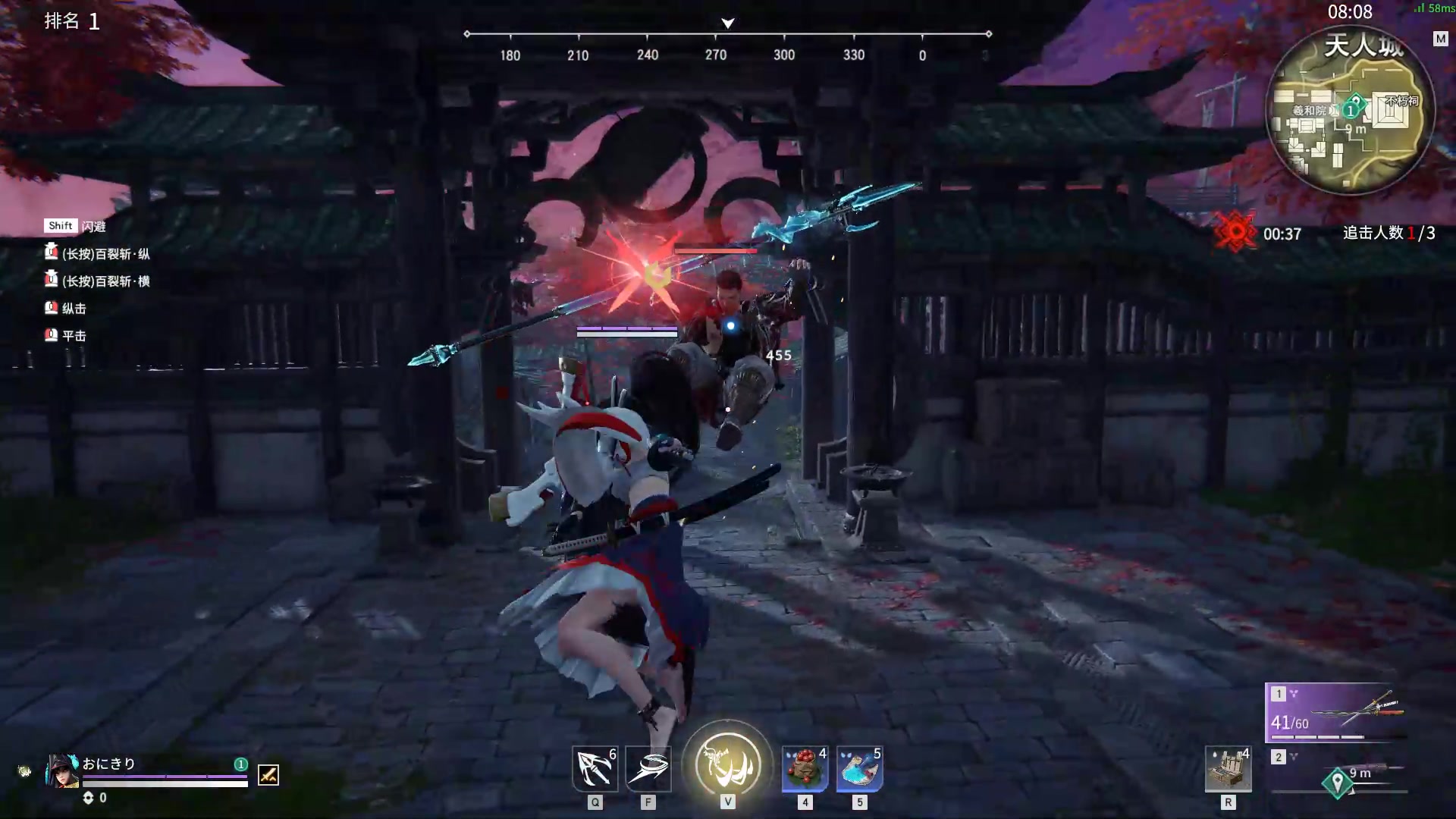1456x819 pixels.
Task: Click the red pursuit bounty emblem
Action: point(1235,232)
